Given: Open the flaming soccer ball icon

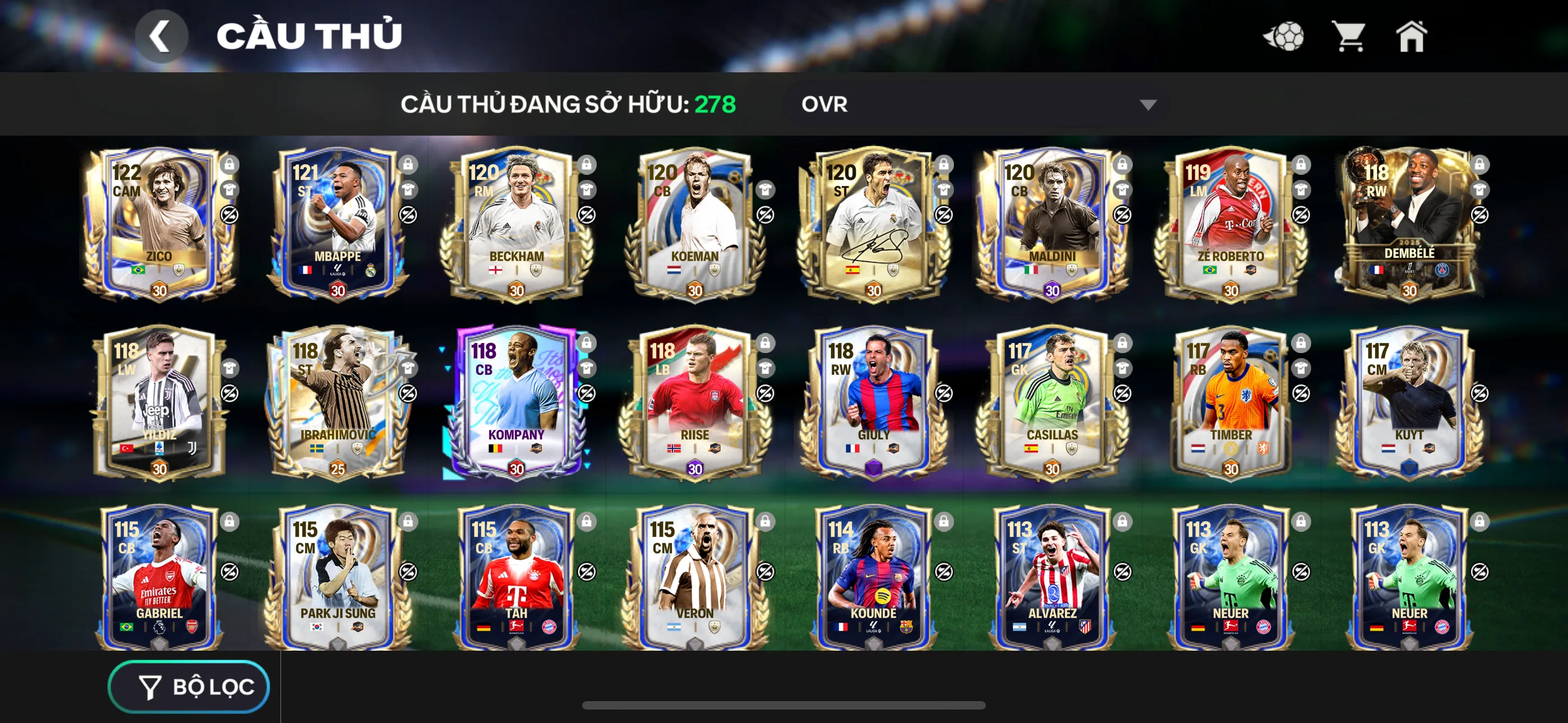Looking at the screenshot, I should (x=1284, y=36).
